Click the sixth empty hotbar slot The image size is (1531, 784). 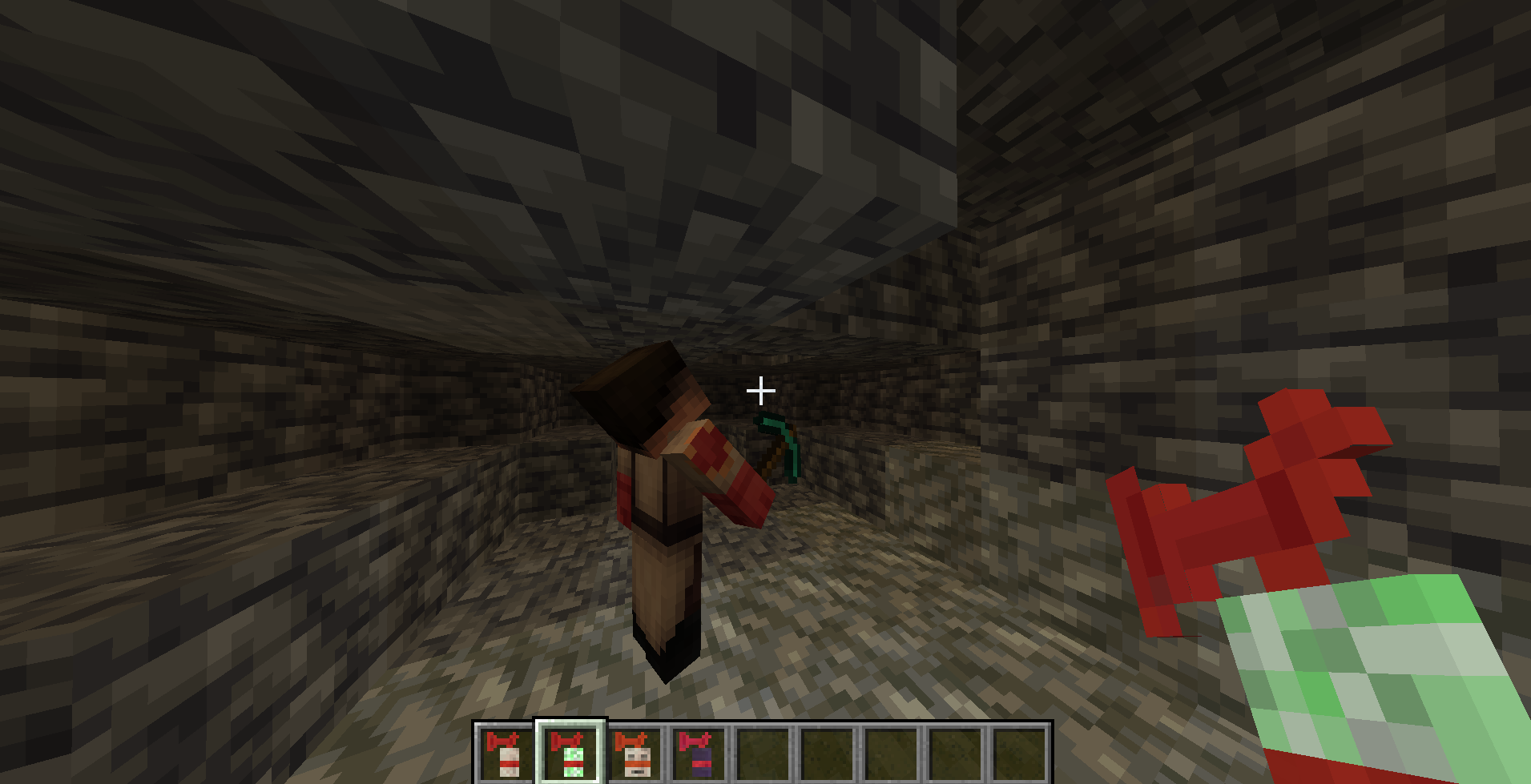pos(827,754)
